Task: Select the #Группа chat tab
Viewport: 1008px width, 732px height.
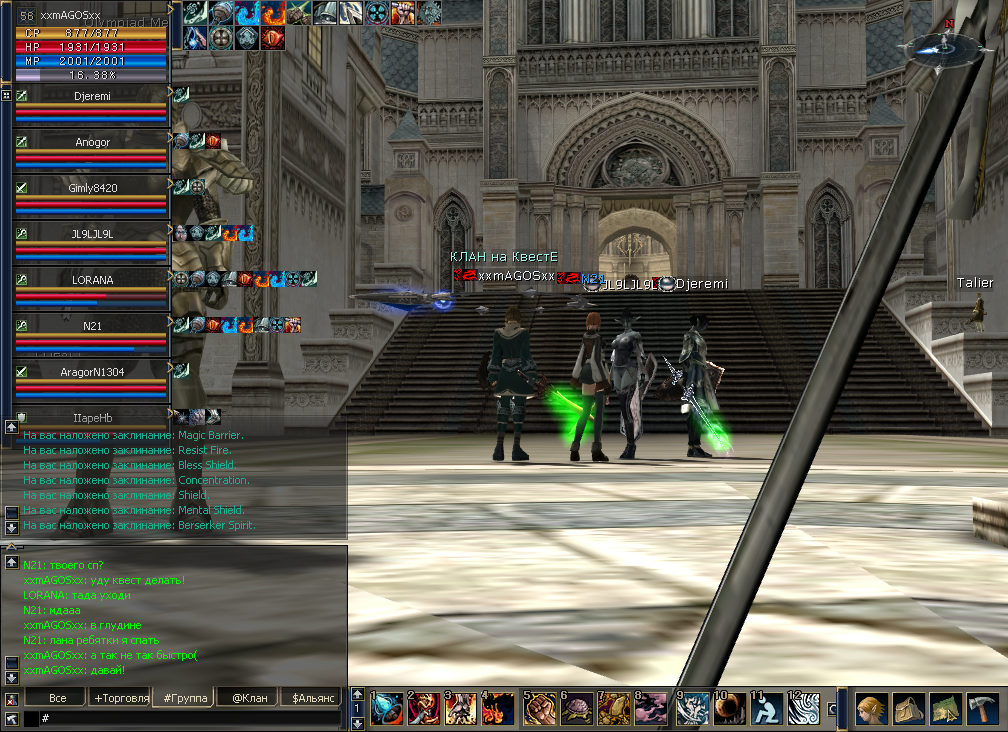Action: point(185,698)
